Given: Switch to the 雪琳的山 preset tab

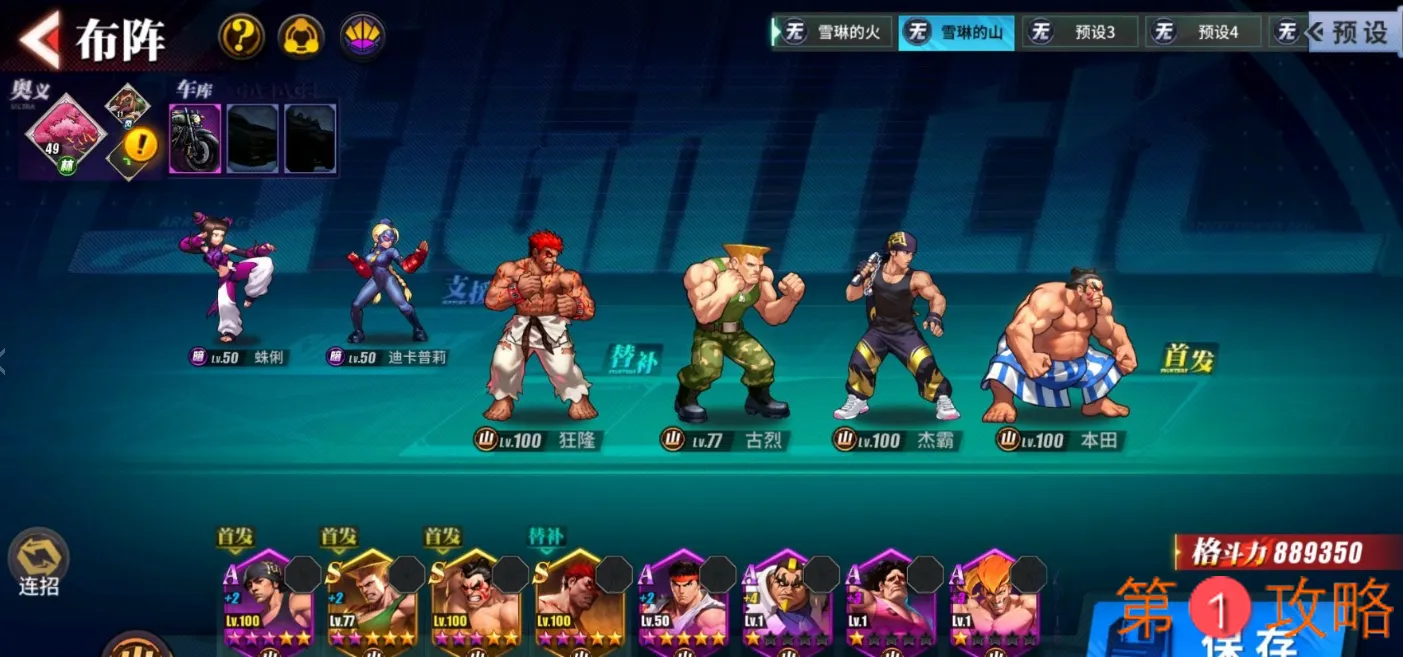Looking at the screenshot, I should tap(956, 32).
